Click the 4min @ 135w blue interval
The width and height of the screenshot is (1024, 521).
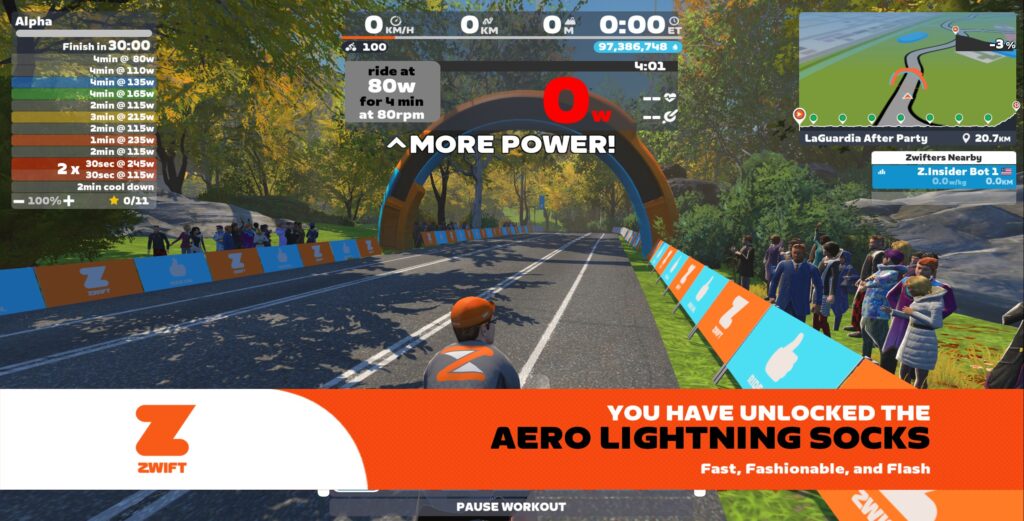tap(85, 82)
